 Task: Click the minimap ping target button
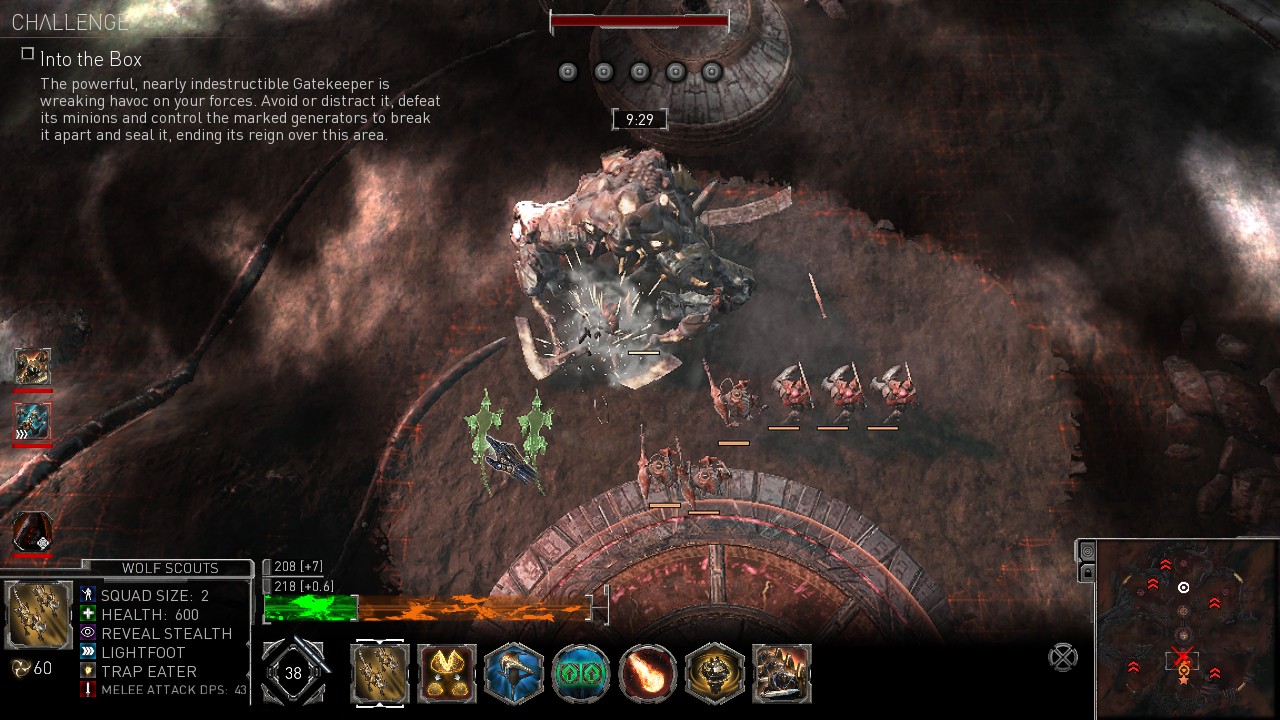tap(1087, 551)
